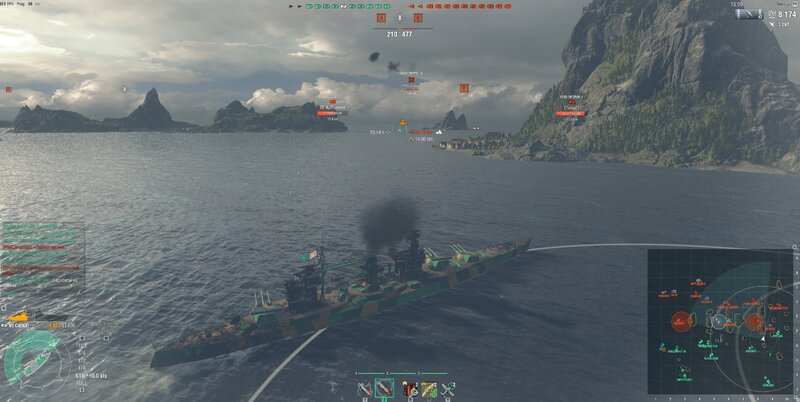Choose the highlighted second ammo slot

click(382, 388)
